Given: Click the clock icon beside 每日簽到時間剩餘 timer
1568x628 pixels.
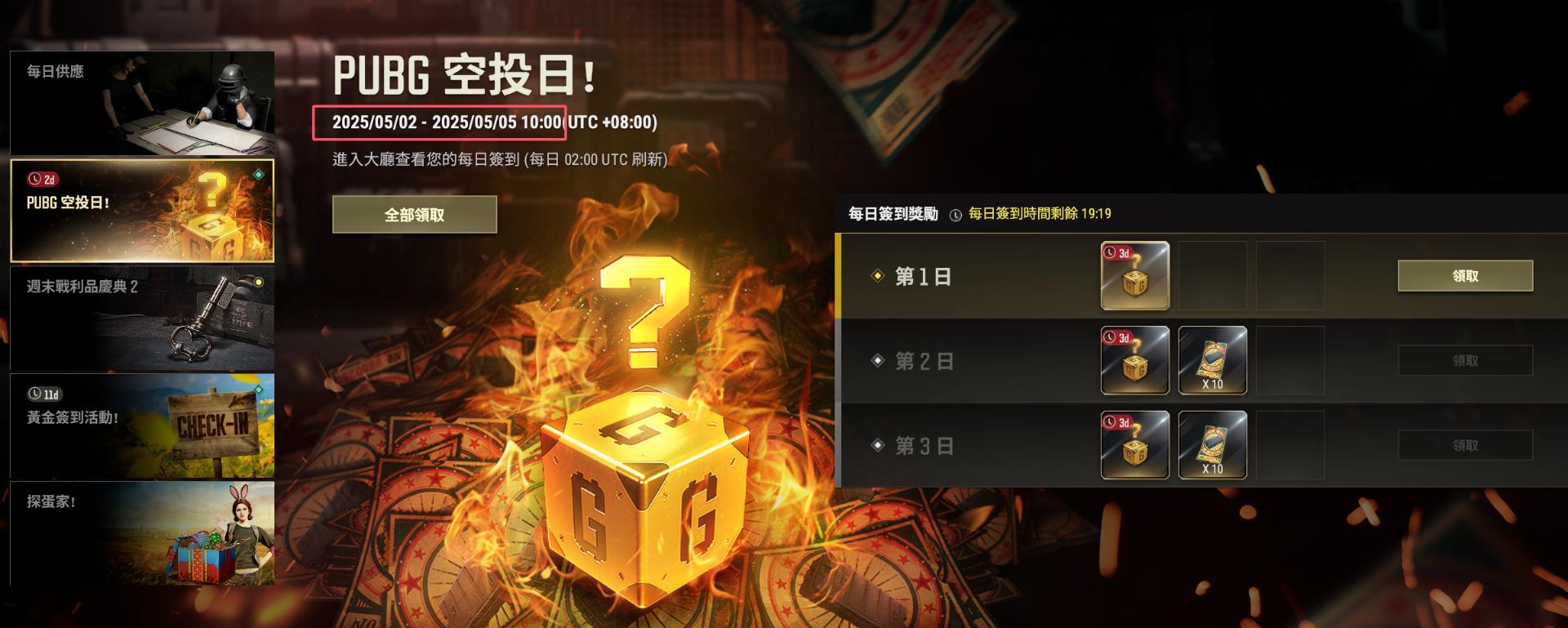Looking at the screenshot, I should [954, 214].
